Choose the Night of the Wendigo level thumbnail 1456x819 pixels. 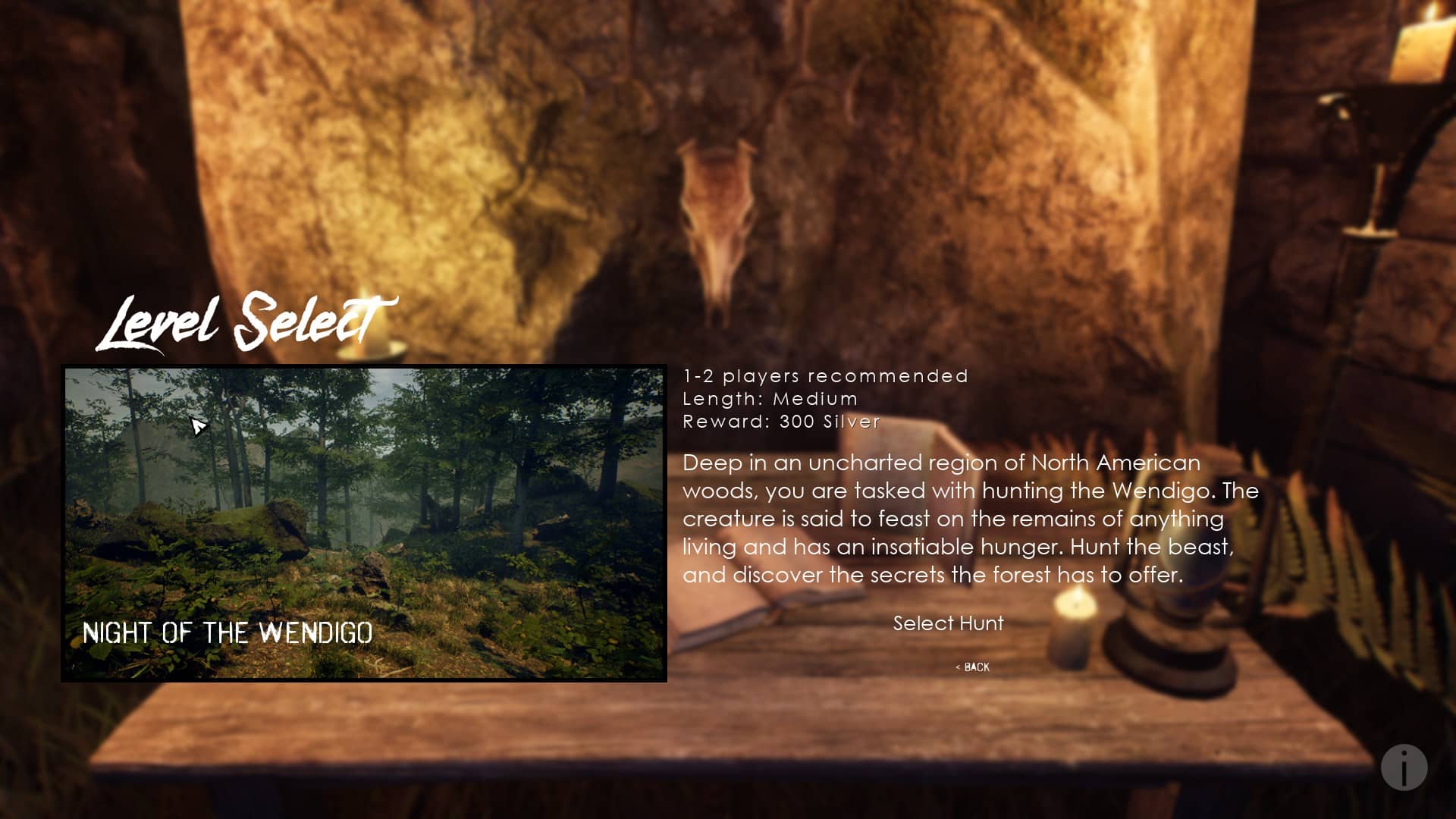[364, 523]
